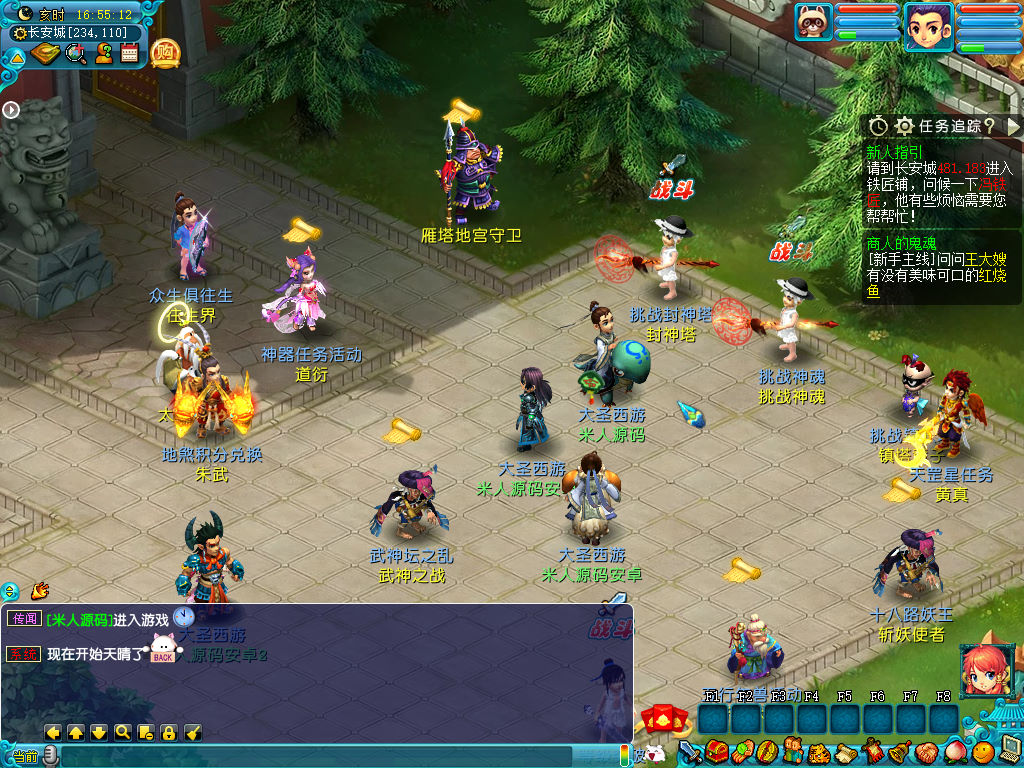The width and height of the screenshot is (1024, 768).
Task: Open the quest tracker settings gear
Action: 904,126
